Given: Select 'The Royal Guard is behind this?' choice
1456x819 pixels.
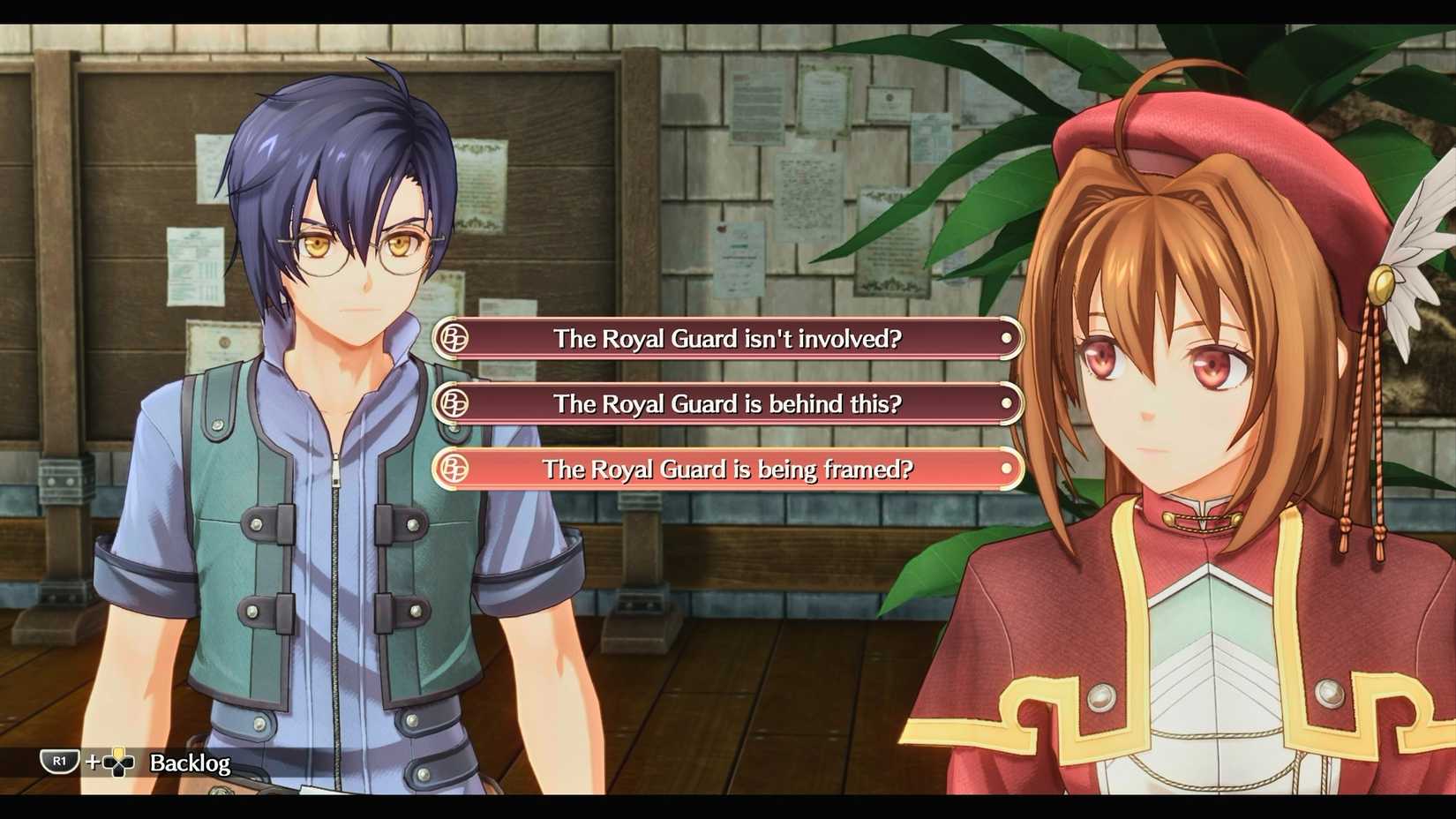Looking at the screenshot, I should [727, 403].
